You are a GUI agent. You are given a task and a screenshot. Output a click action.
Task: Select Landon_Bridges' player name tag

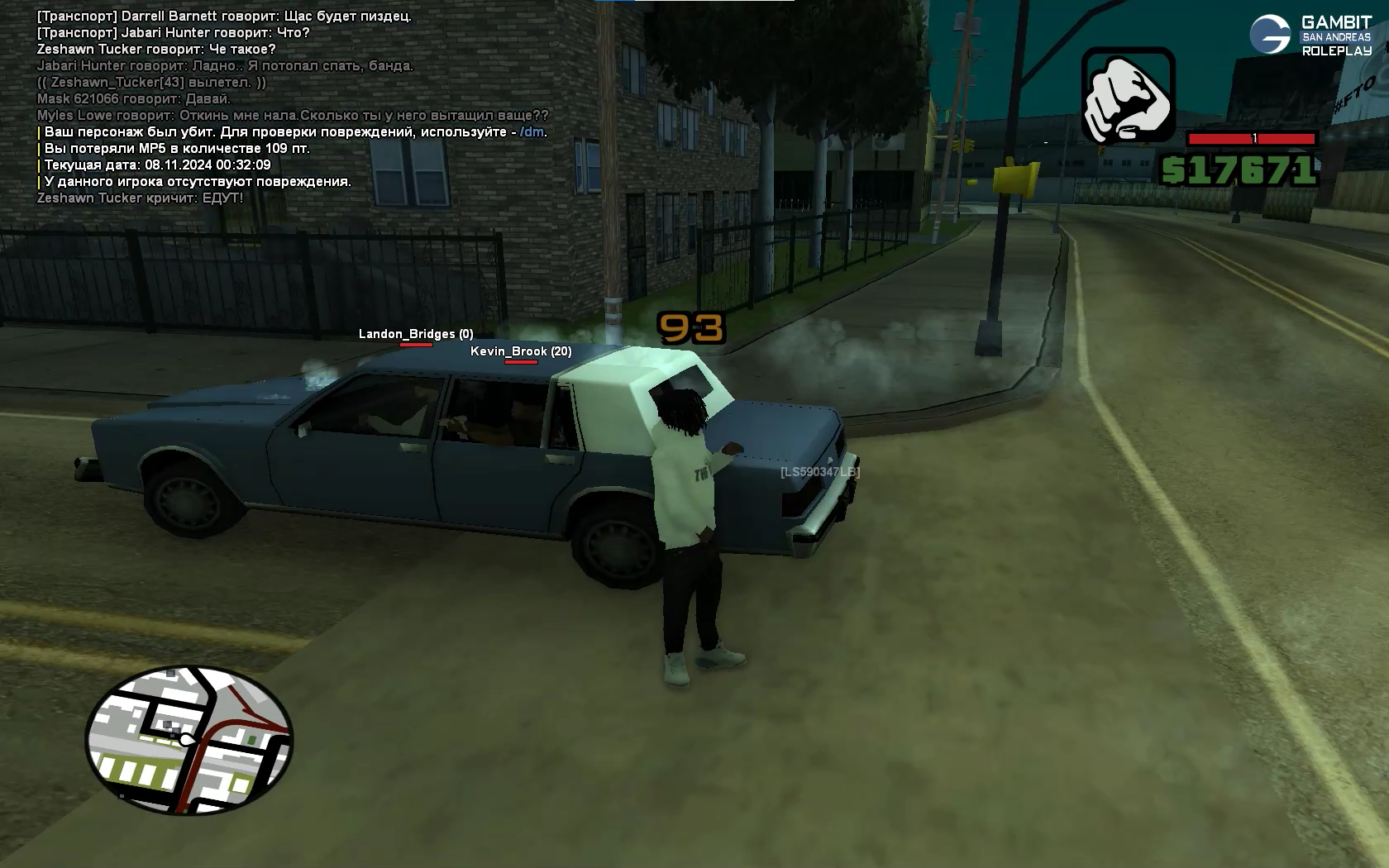415,334
